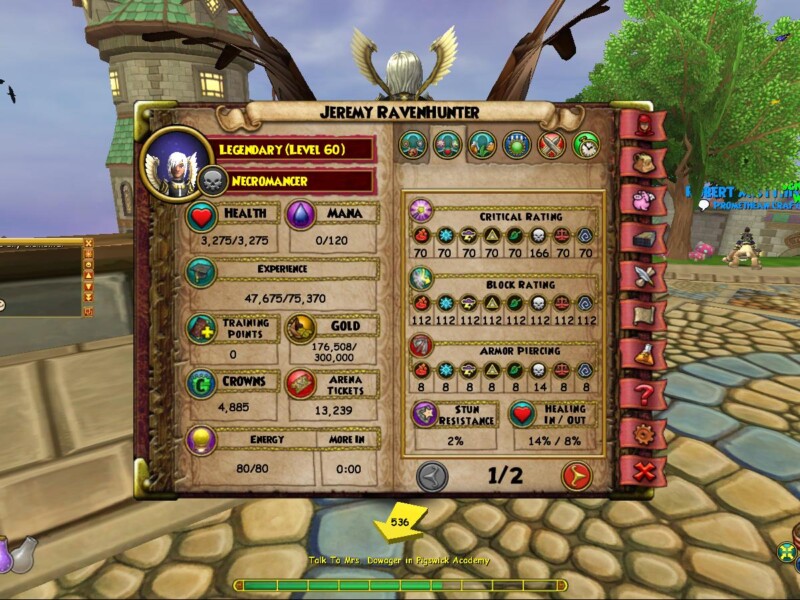Click the potion bottles in the bottom corner
This screenshot has width=800, height=600.
(x=16, y=556)
